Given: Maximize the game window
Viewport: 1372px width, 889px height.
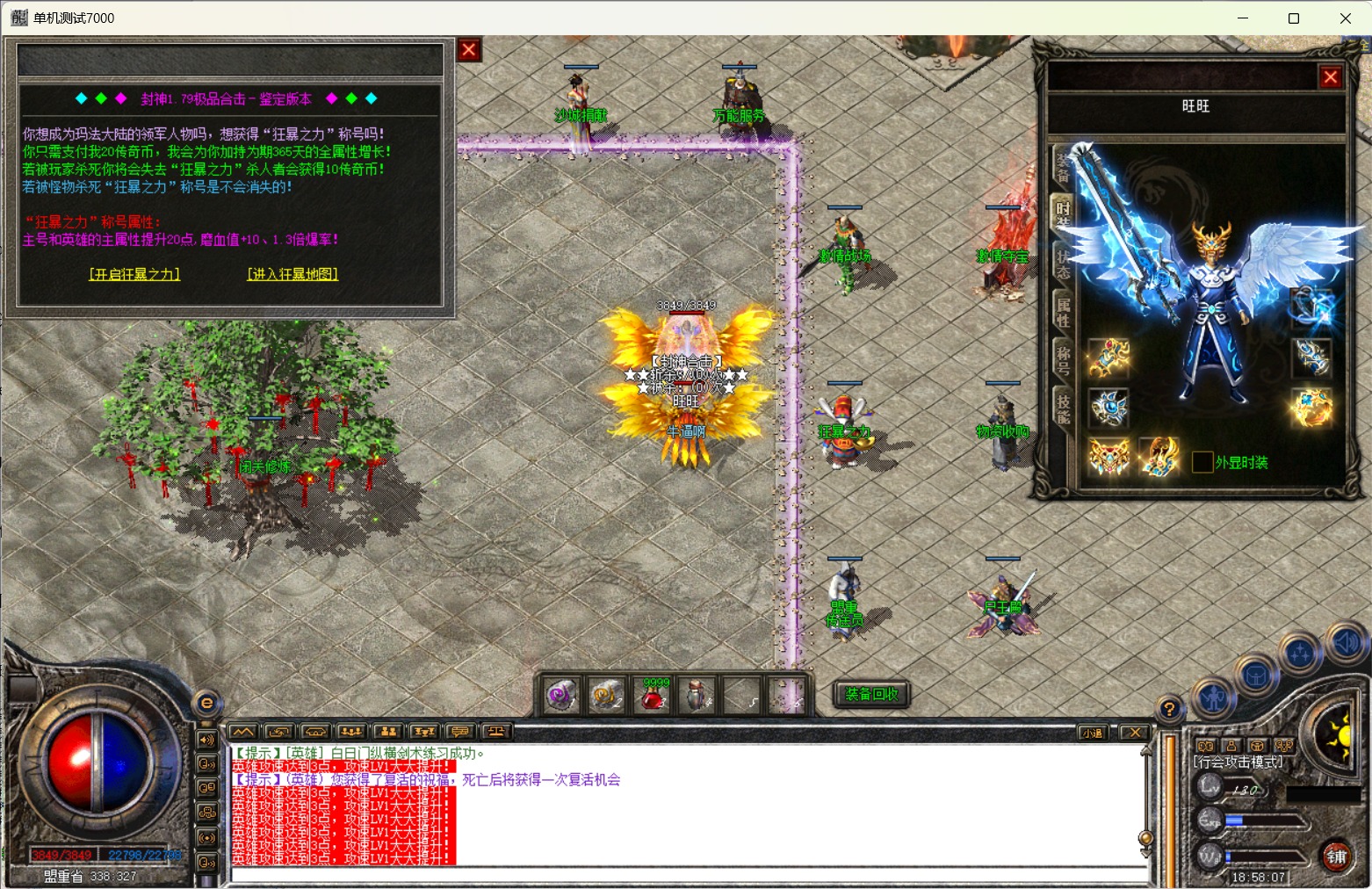Looking at the screenshot, I should click(x=1294, y=18).
